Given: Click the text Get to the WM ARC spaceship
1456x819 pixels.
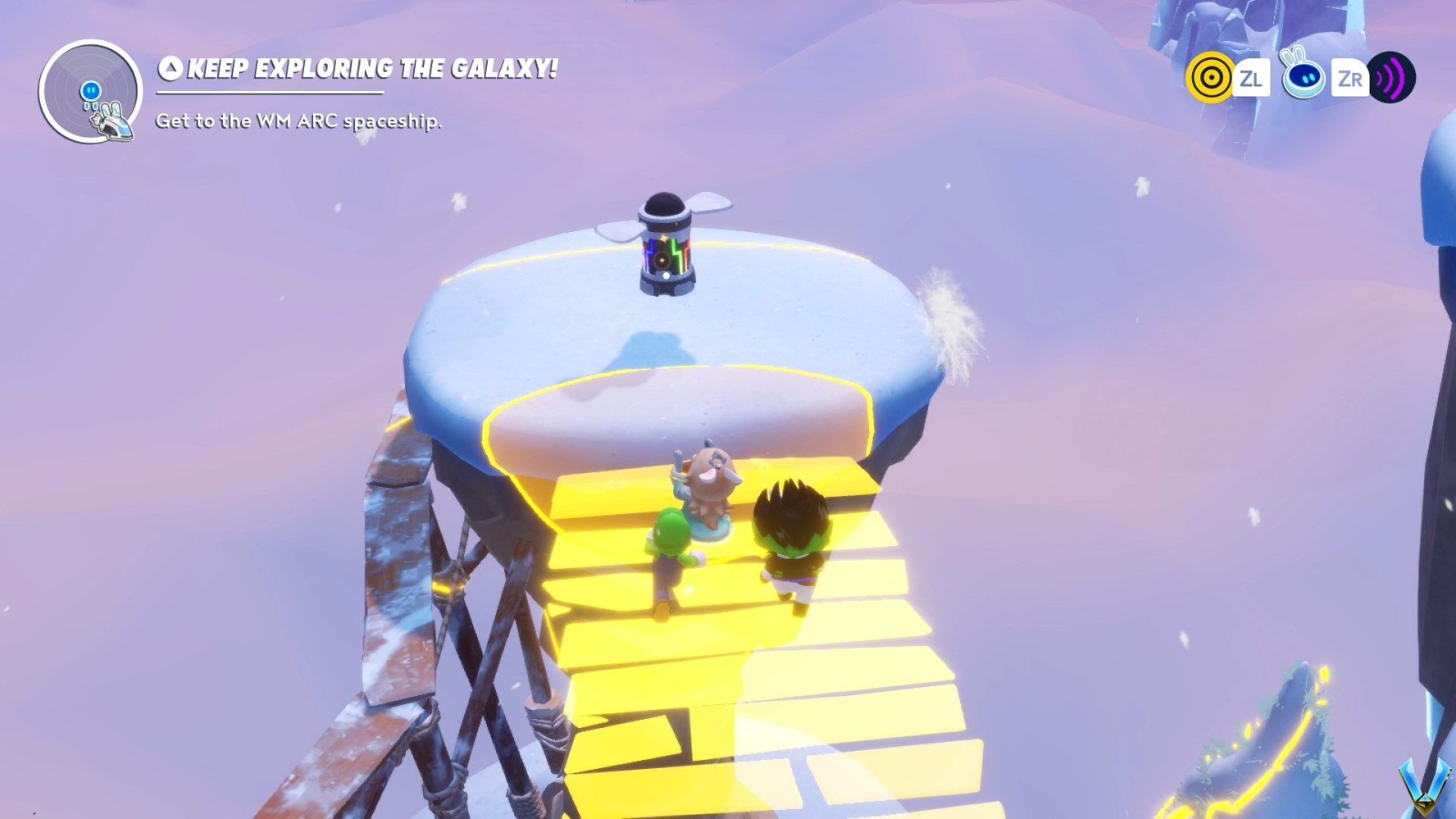Looking at the screenshot, I should tap(298, 120).
